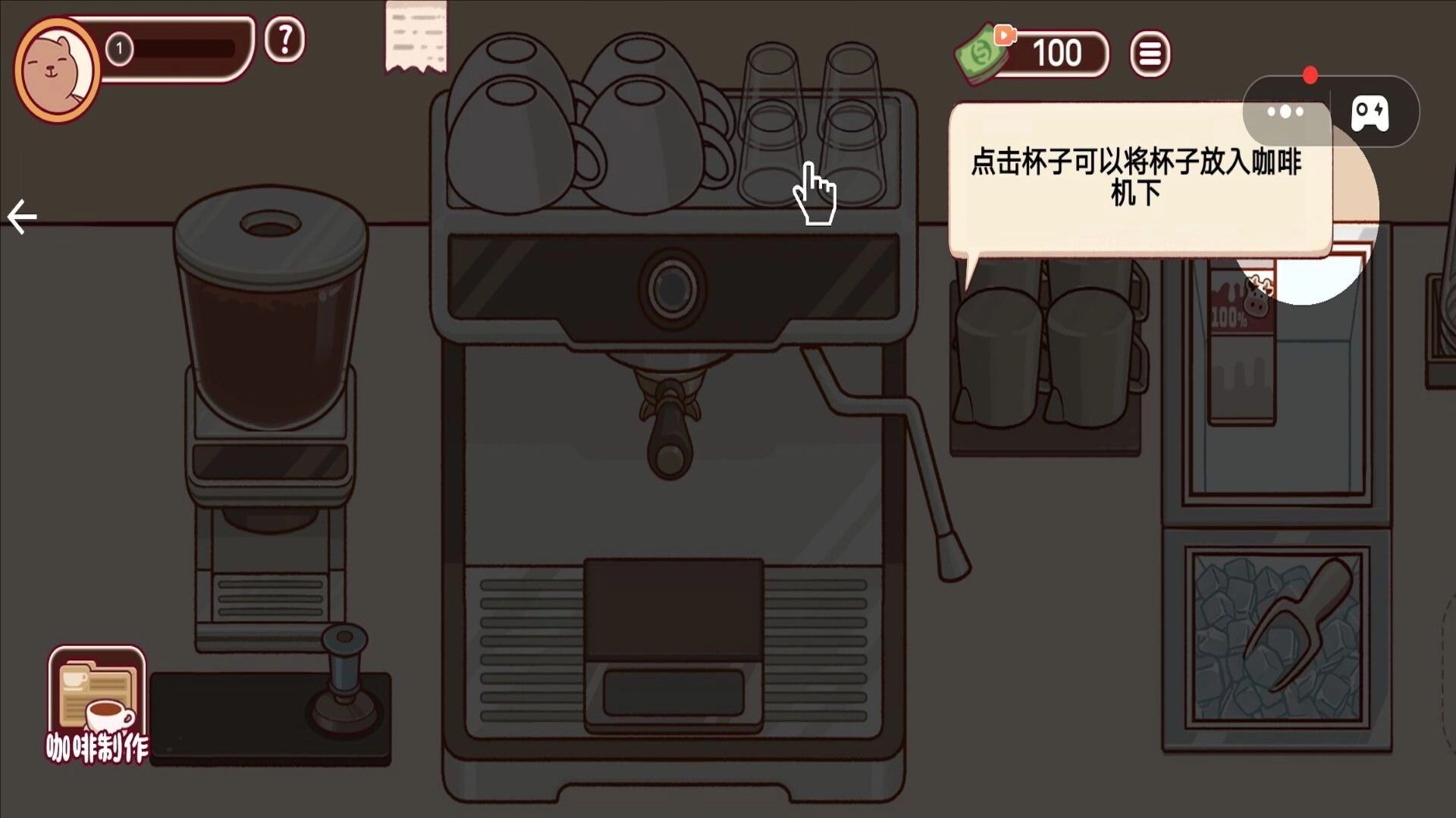Click the back arrow to exit

[x=21, y=215]
